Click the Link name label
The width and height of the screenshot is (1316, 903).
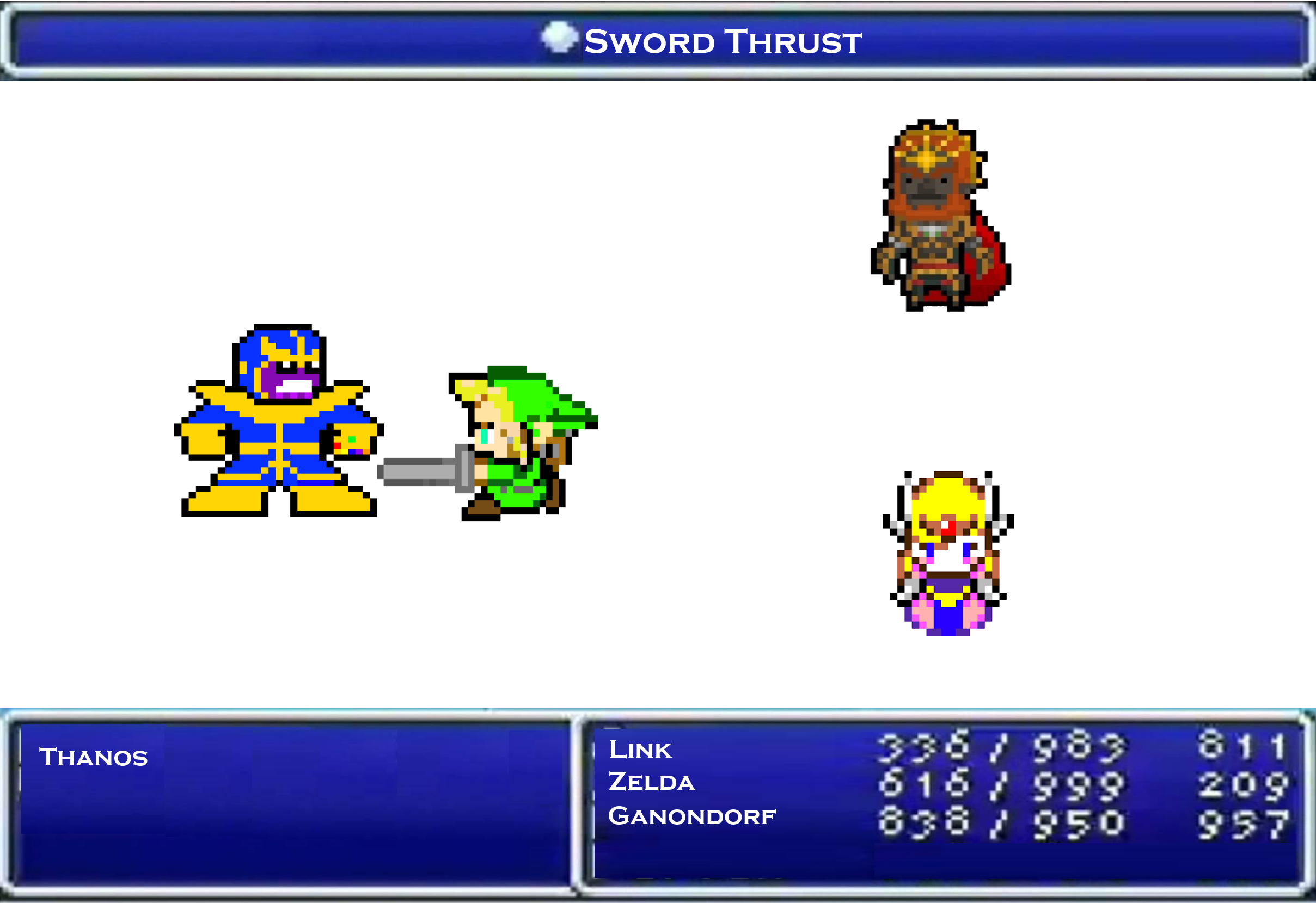pyautogui.click(x=640, y=750)
